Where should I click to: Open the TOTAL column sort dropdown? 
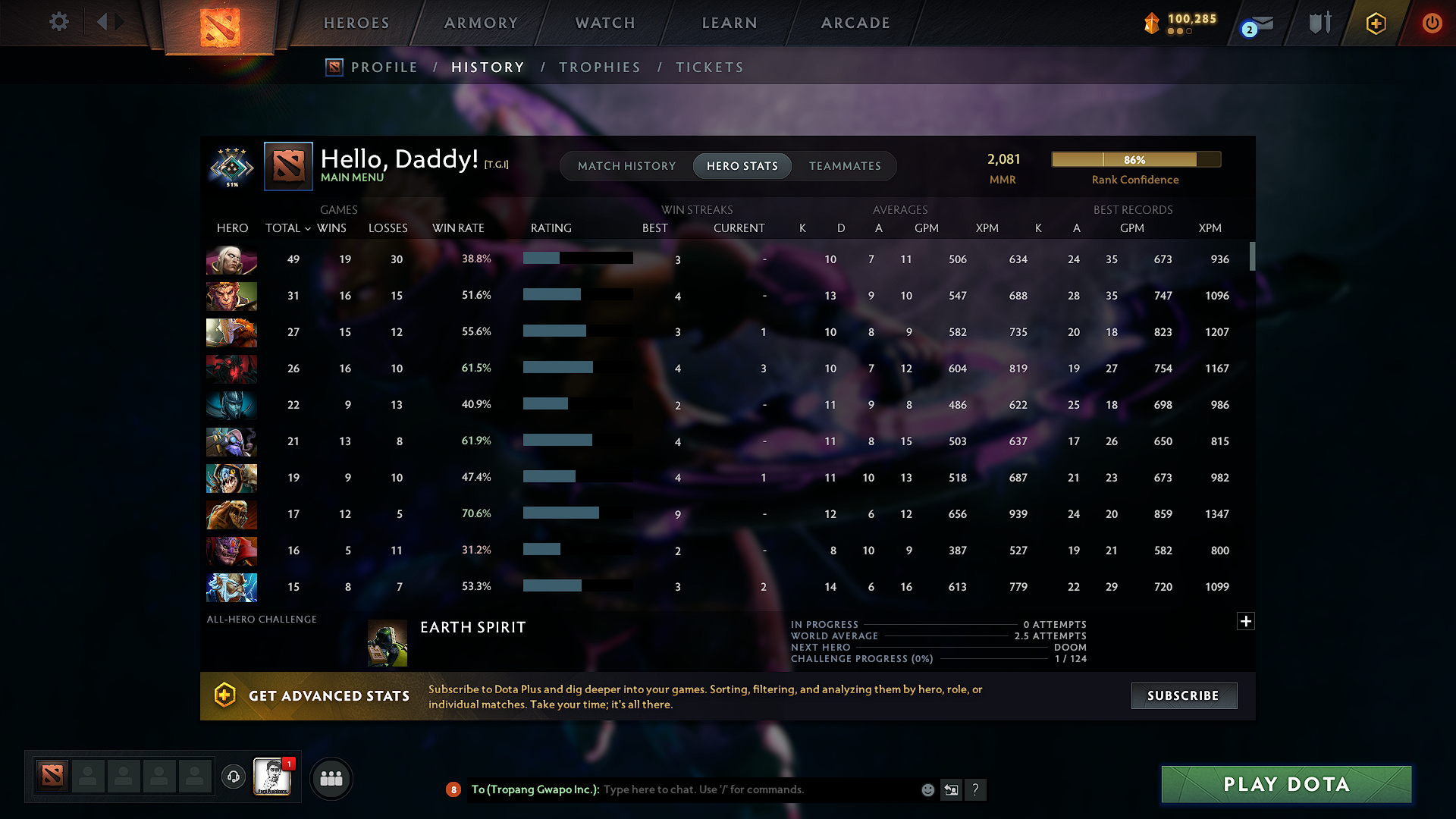click(x=288, y=227)
